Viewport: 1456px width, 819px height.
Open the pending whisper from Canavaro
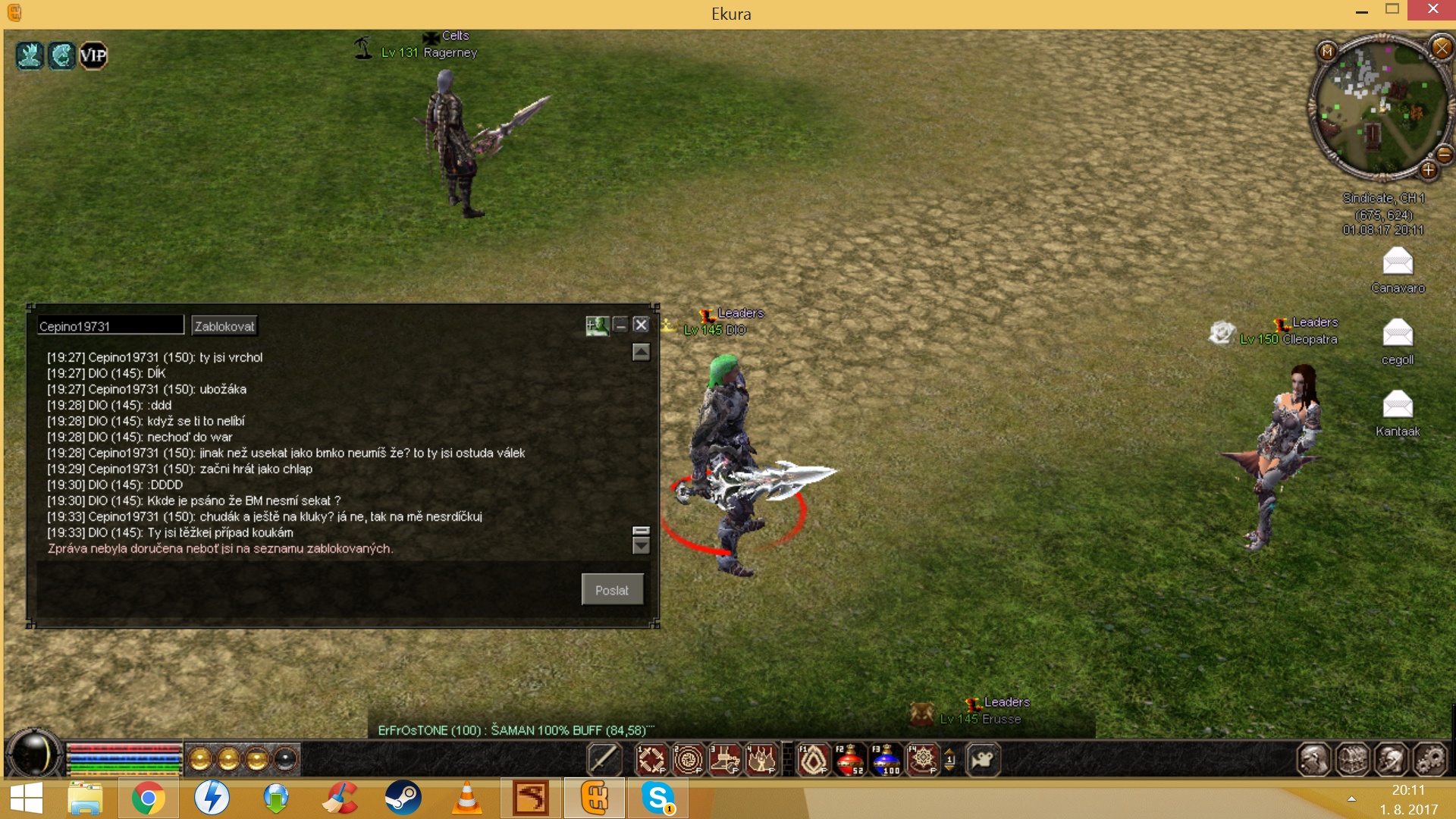pyautogui.click(x=1398, y=262)
